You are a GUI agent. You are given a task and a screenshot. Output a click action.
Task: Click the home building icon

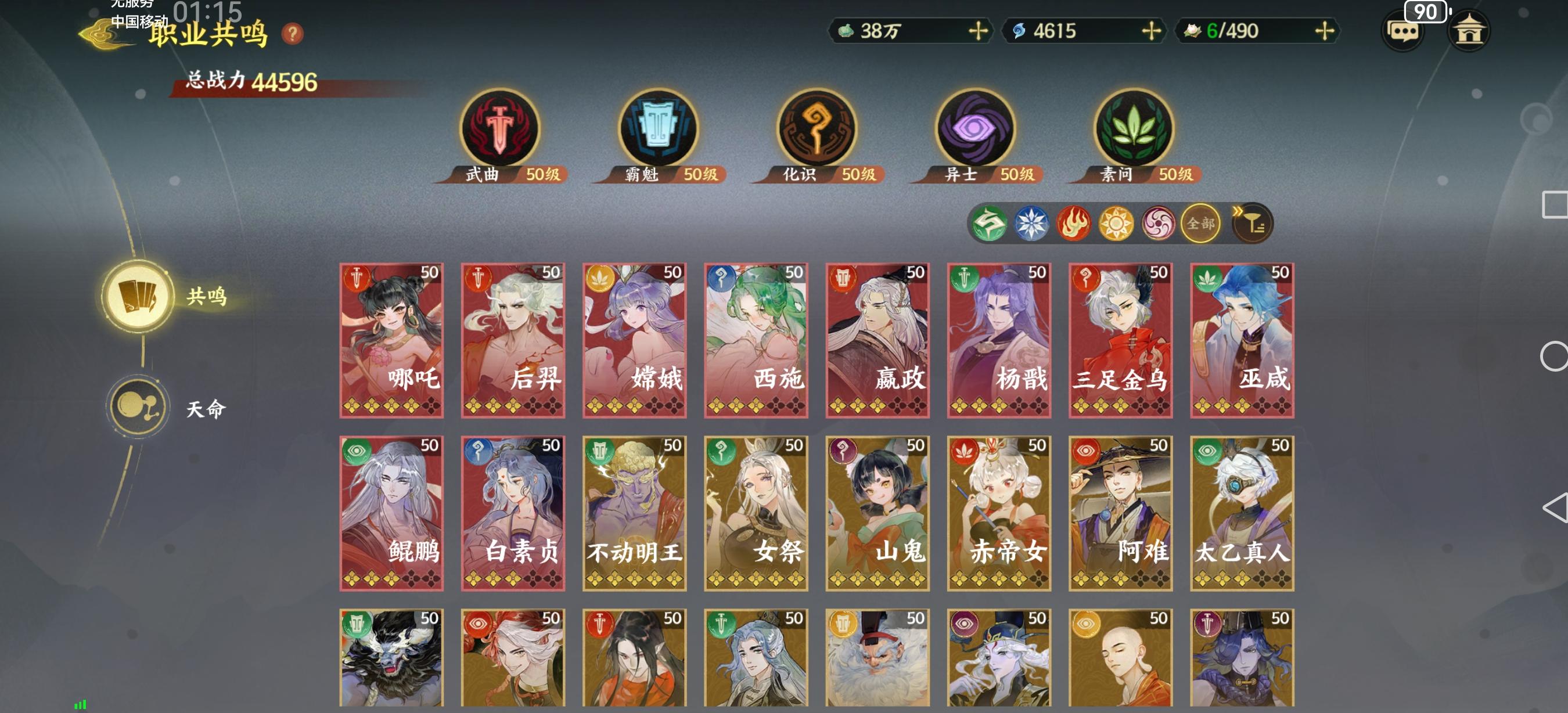tap(1470, 31)
